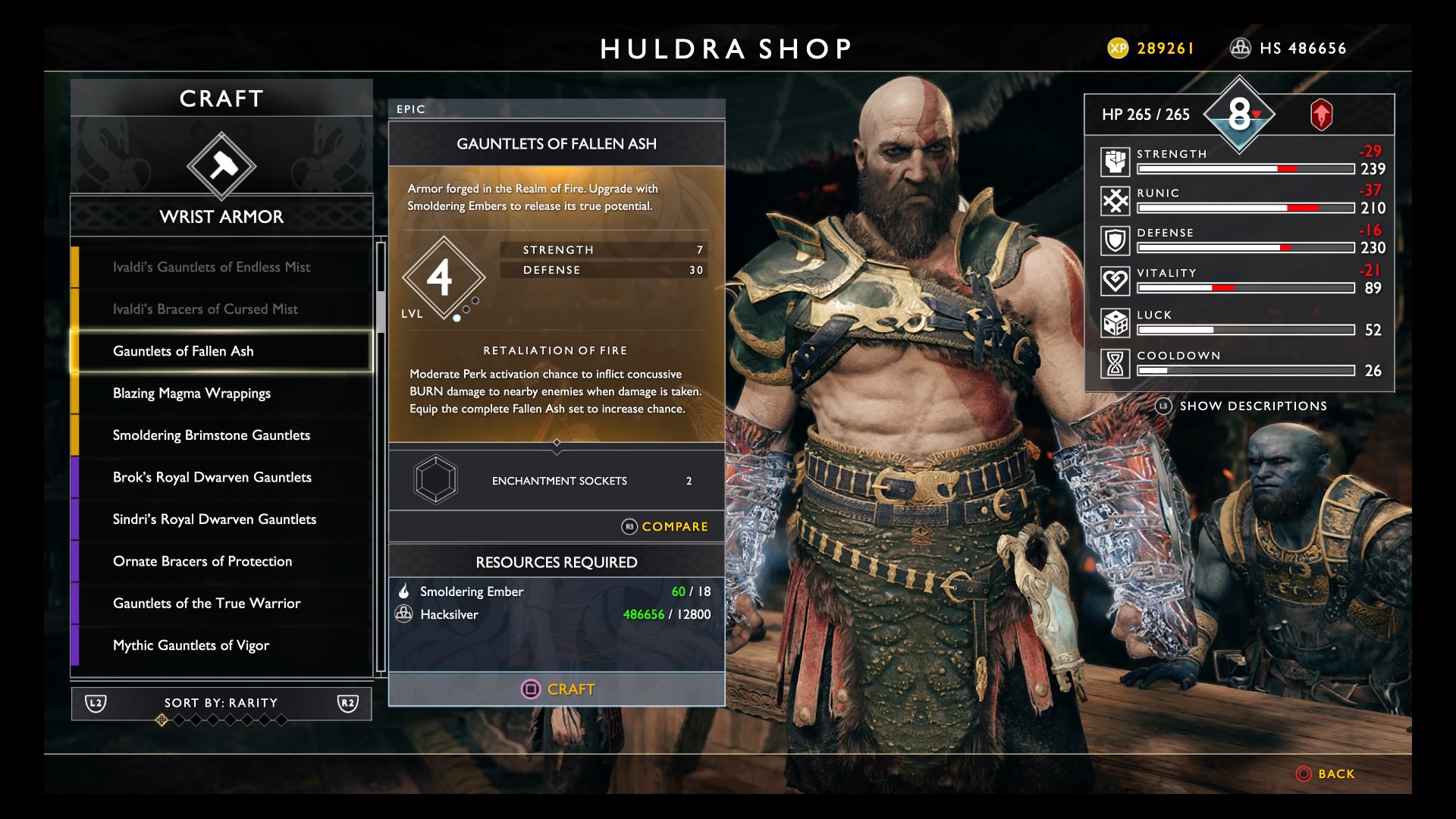Click the Cooldown hourglass stat icon

click(x=1116, y=364)
